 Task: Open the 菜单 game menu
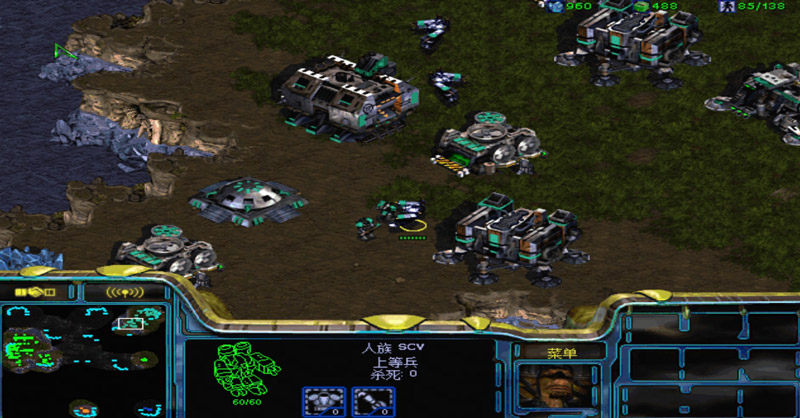point(560,352)
